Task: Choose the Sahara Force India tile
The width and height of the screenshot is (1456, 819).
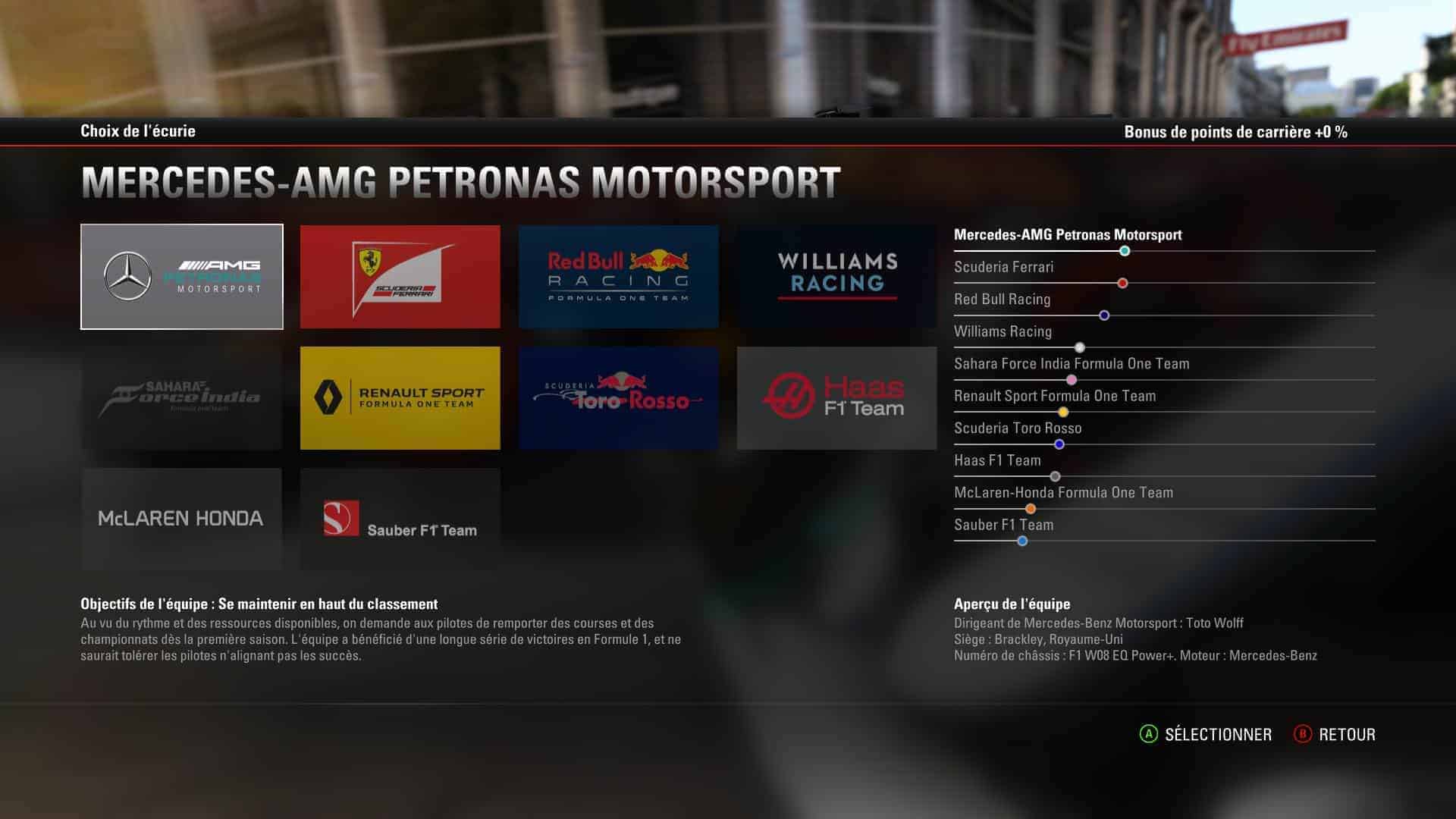Action: (x=182, y=398)
